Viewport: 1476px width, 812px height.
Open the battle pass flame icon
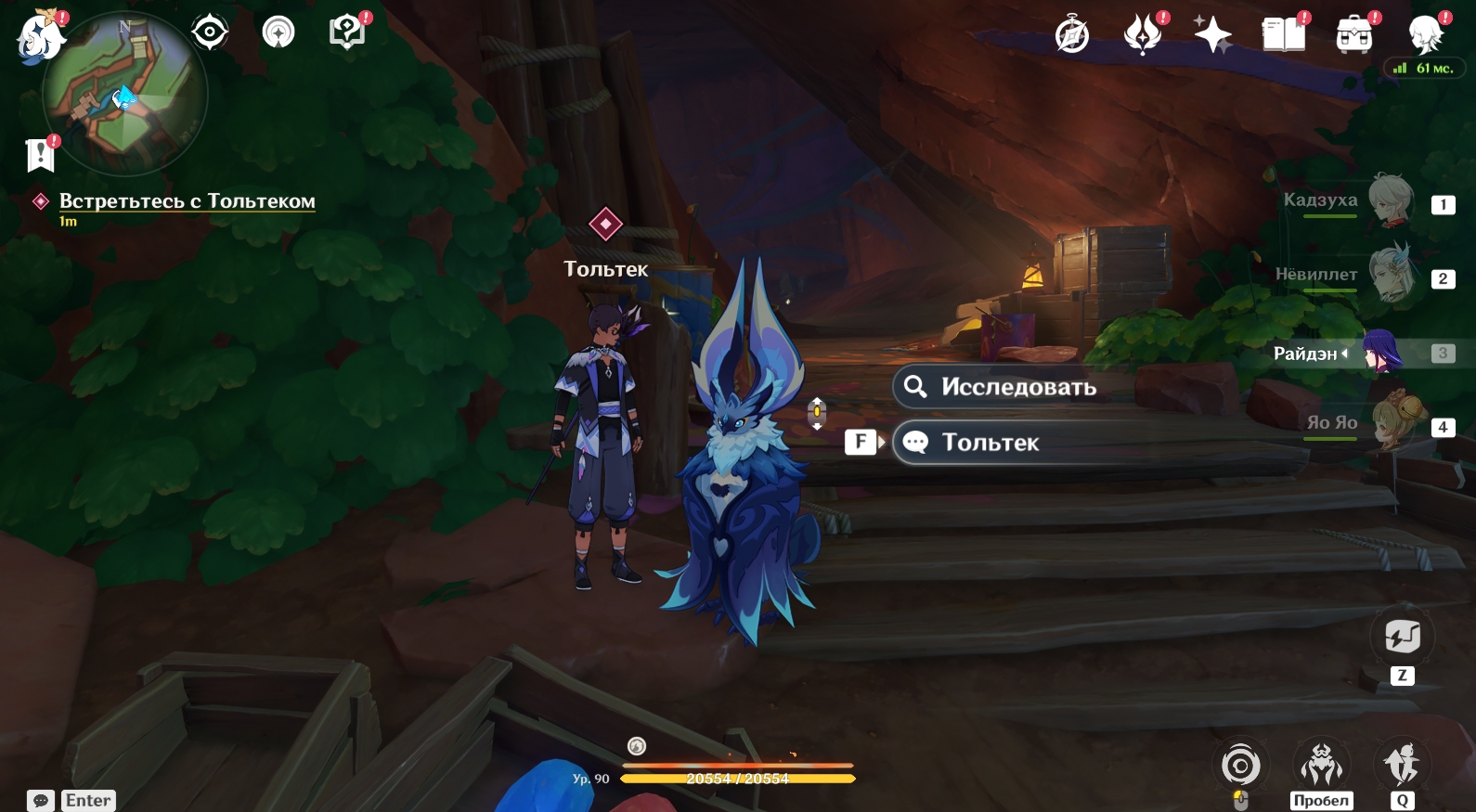[x=1143, y=35]
